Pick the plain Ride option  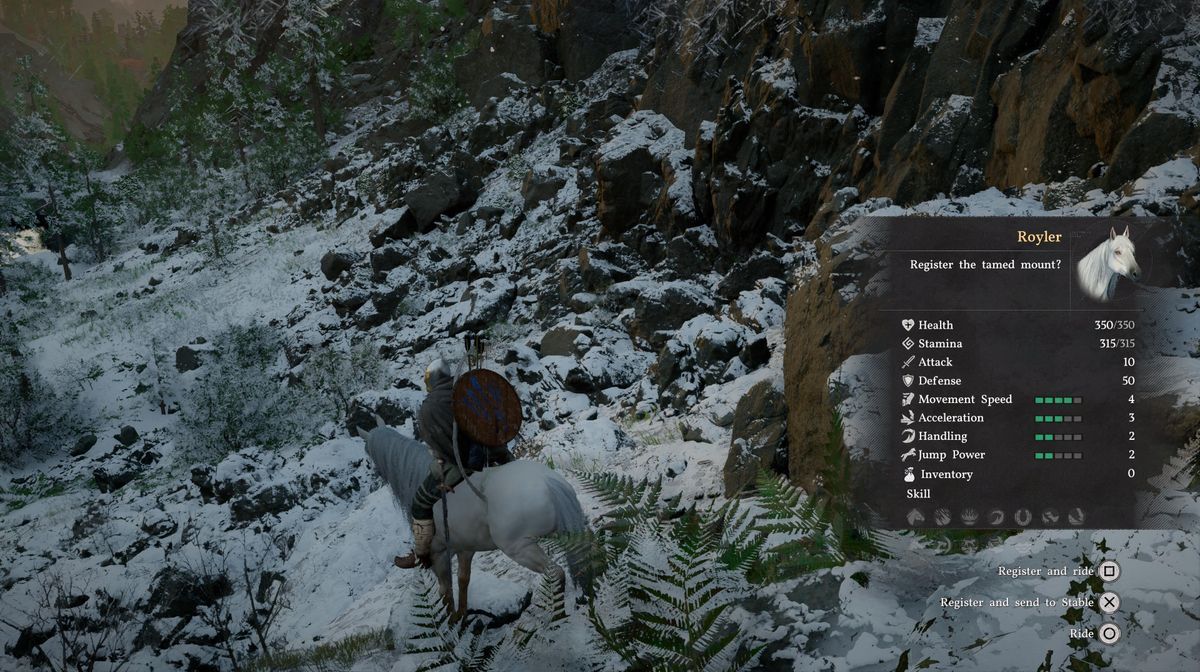[1109, 633]
